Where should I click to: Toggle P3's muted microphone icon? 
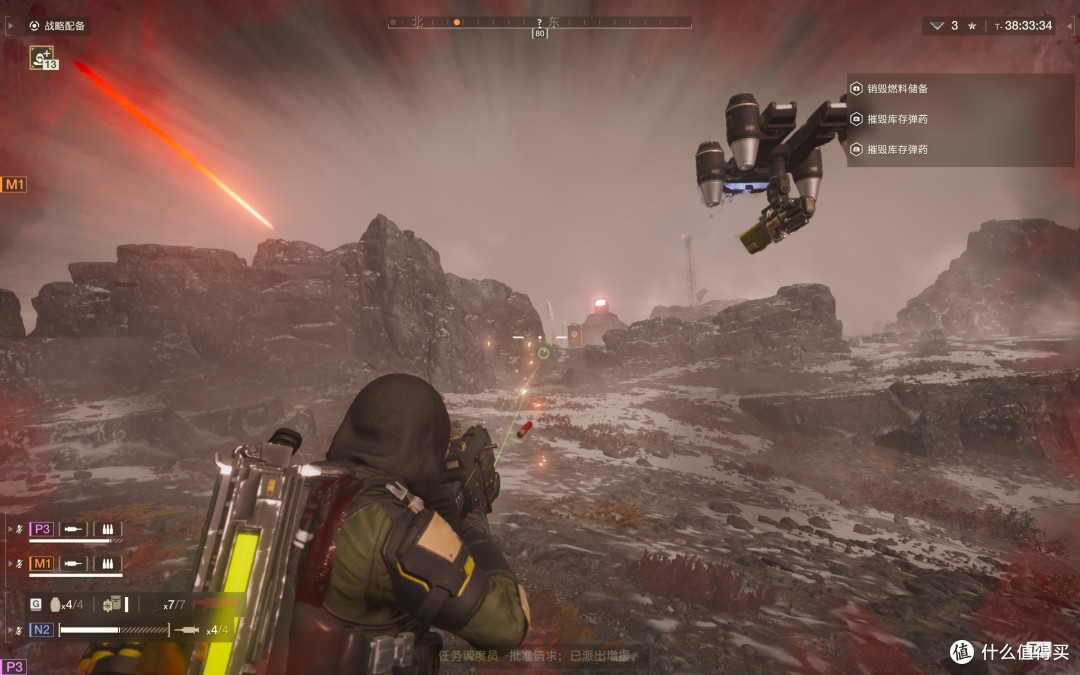[20, 529]
